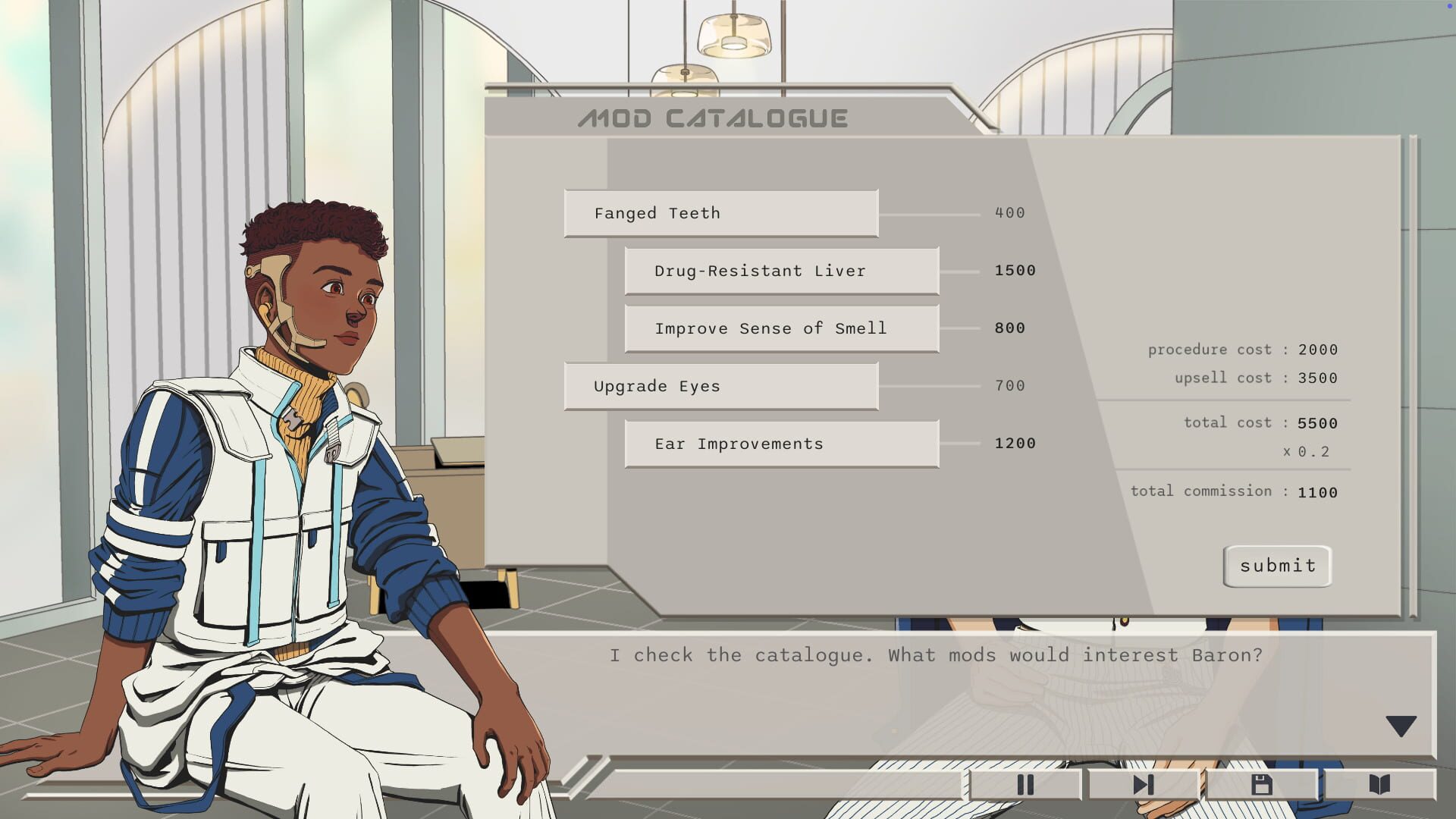Click the upsell cost figure 3500
The width and height of the screenshot is (1456, 819).
tap(1318, 378)
